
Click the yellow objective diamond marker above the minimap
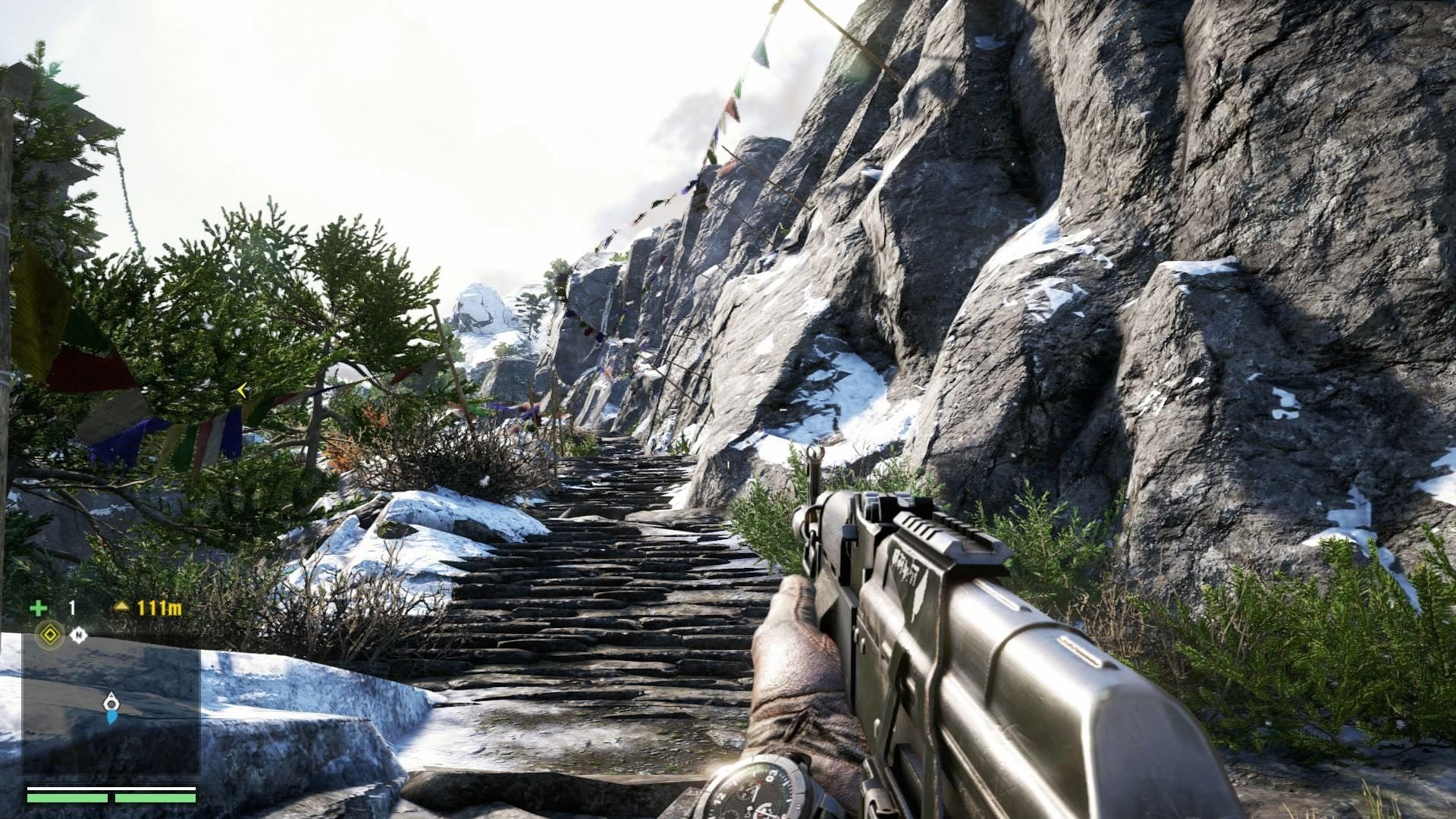49,634
